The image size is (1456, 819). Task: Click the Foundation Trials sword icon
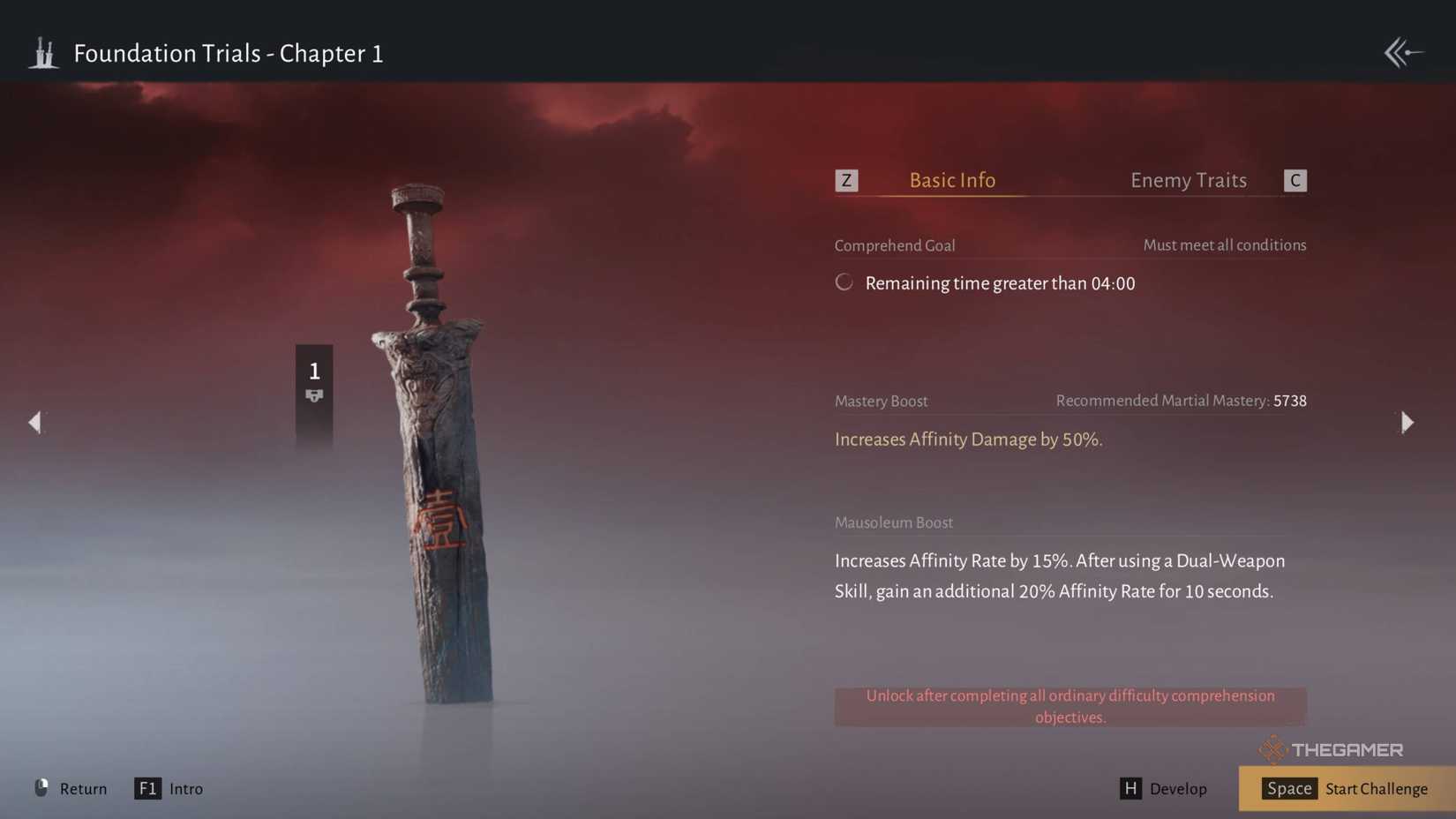(x=43, y=53)
